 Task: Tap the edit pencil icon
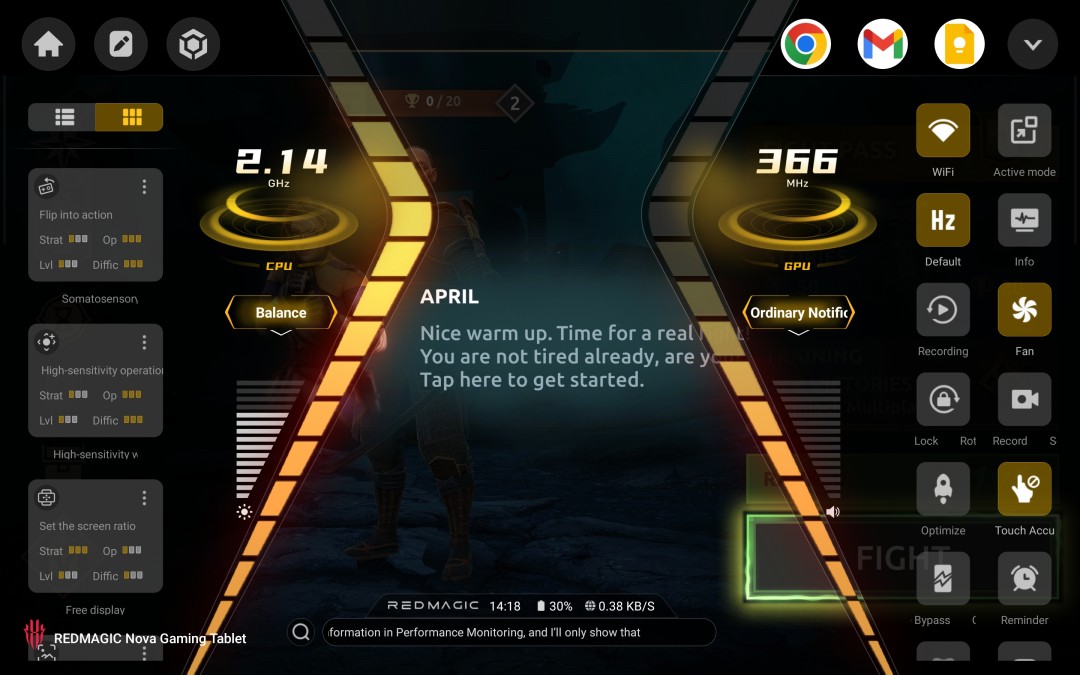tap(121, 45)
